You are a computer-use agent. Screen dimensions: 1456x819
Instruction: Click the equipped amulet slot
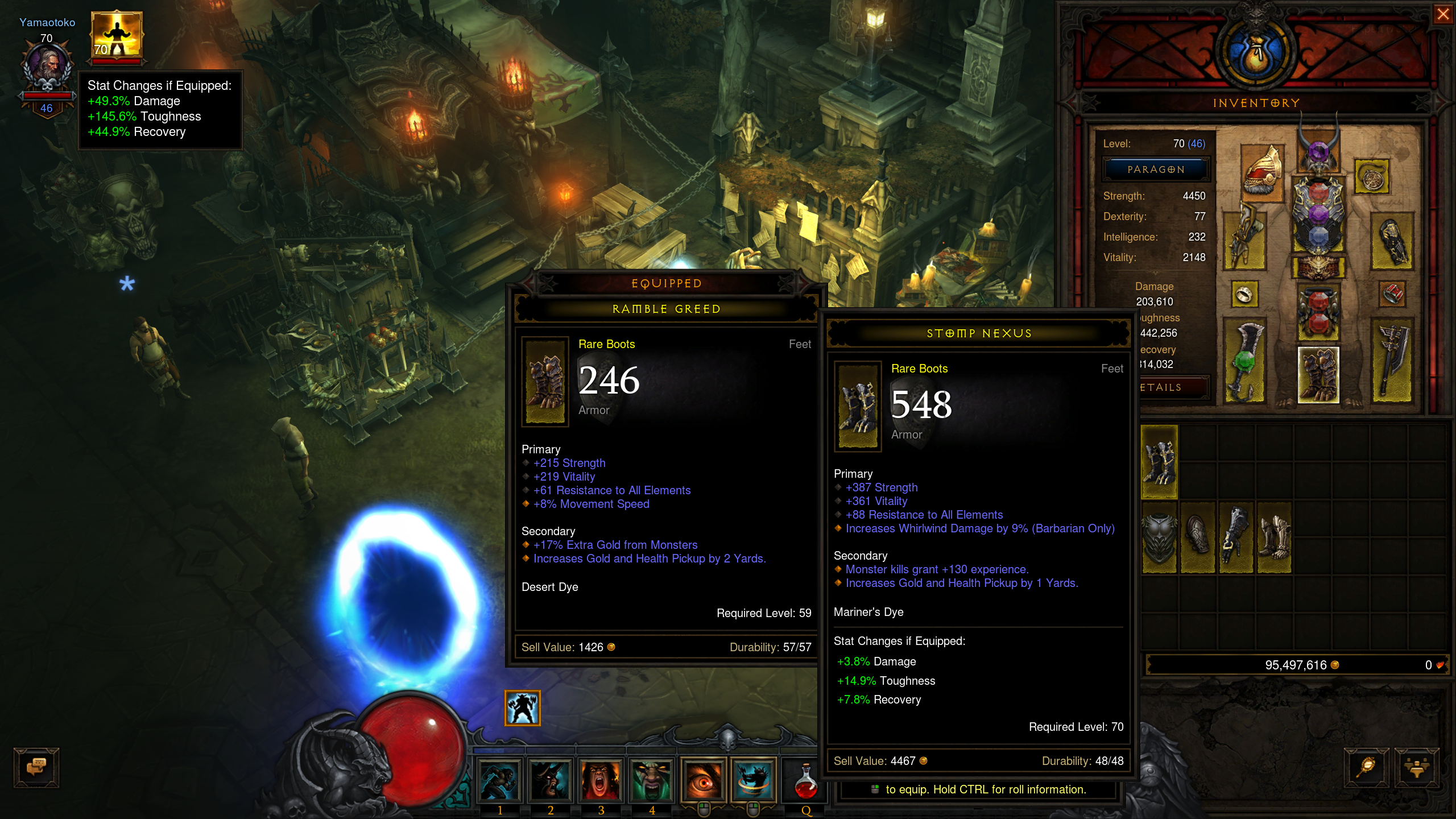pyautogui.click(x=1372, y=177)
